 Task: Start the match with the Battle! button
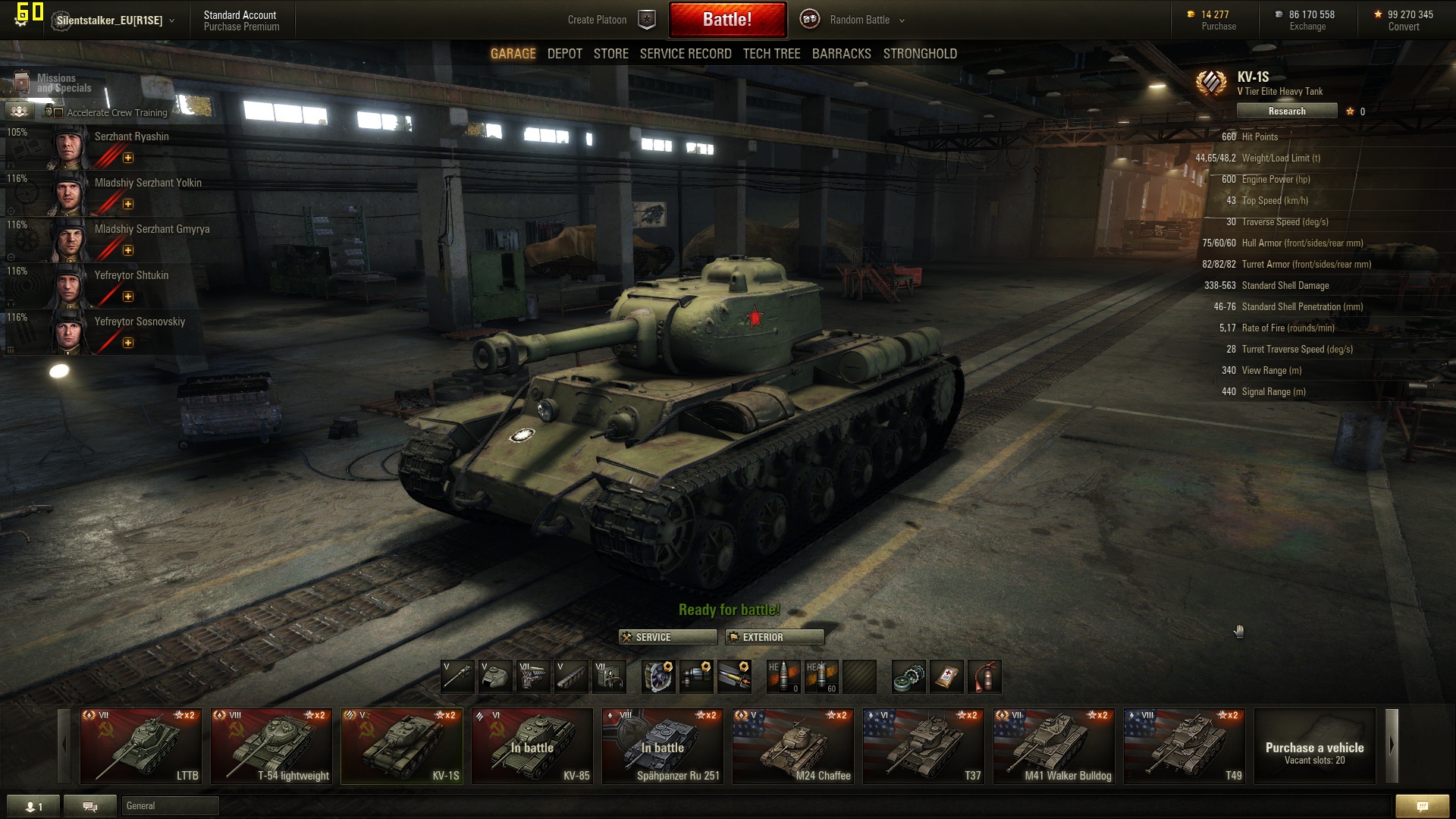click(x=727, y=20)
